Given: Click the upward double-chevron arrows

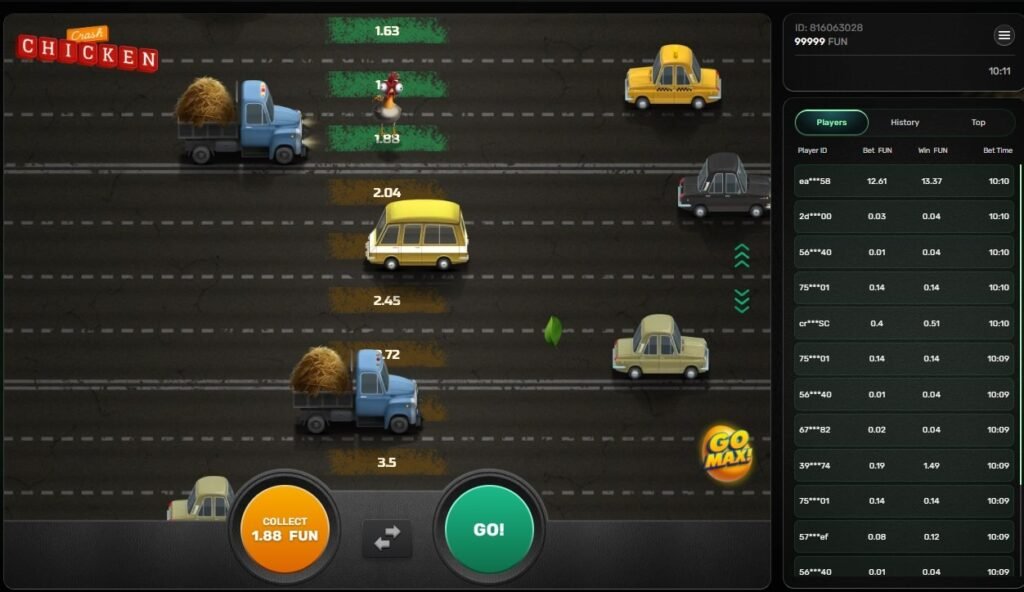Looking at the screenshot, I should (741, 256).
